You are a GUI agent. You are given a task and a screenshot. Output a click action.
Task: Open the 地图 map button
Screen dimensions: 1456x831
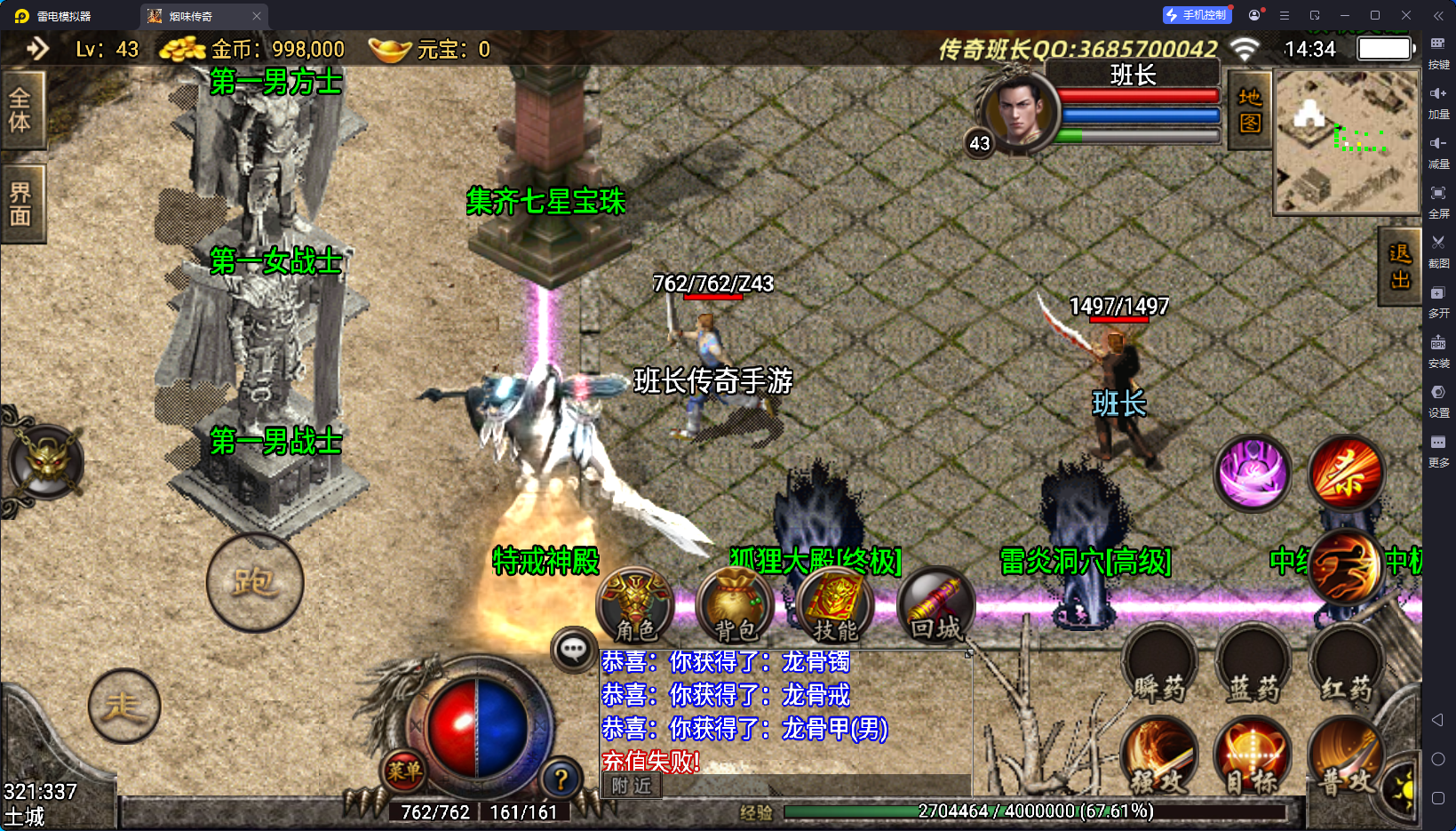click(x=1250, y=110)
